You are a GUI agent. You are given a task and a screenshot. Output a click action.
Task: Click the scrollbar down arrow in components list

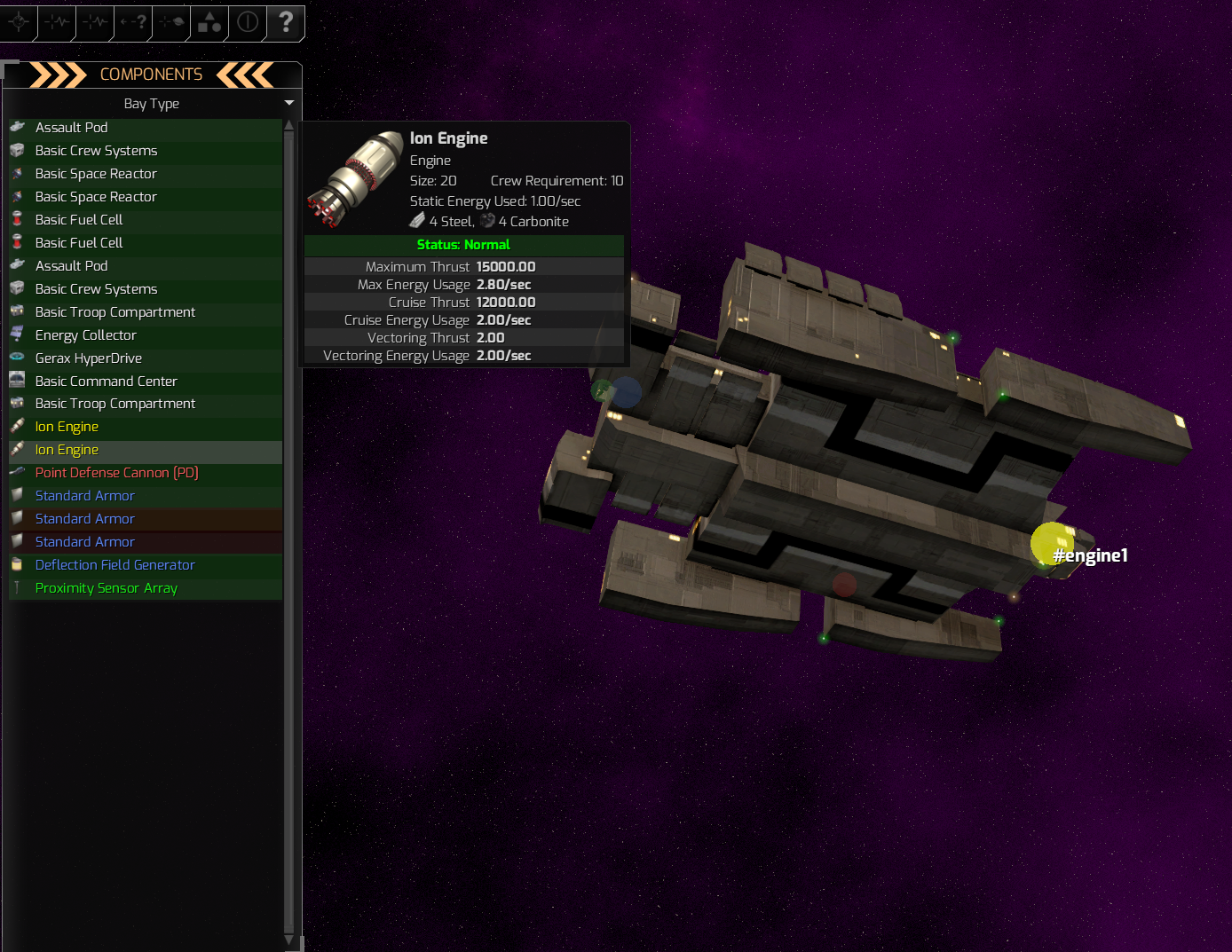point(288,940)
